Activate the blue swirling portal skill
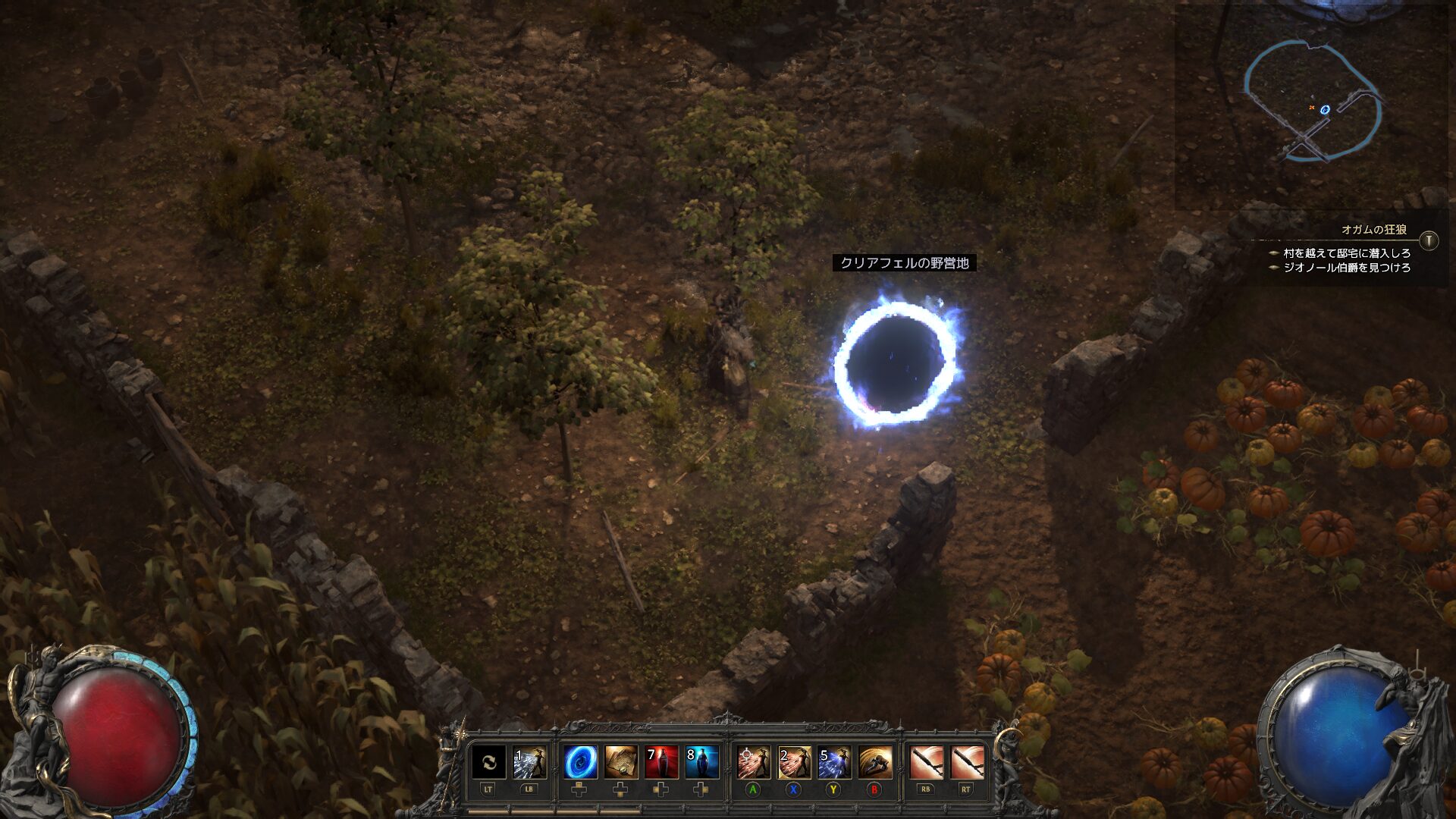Screen dimensions: 1456x819 (x=580, y=762)
